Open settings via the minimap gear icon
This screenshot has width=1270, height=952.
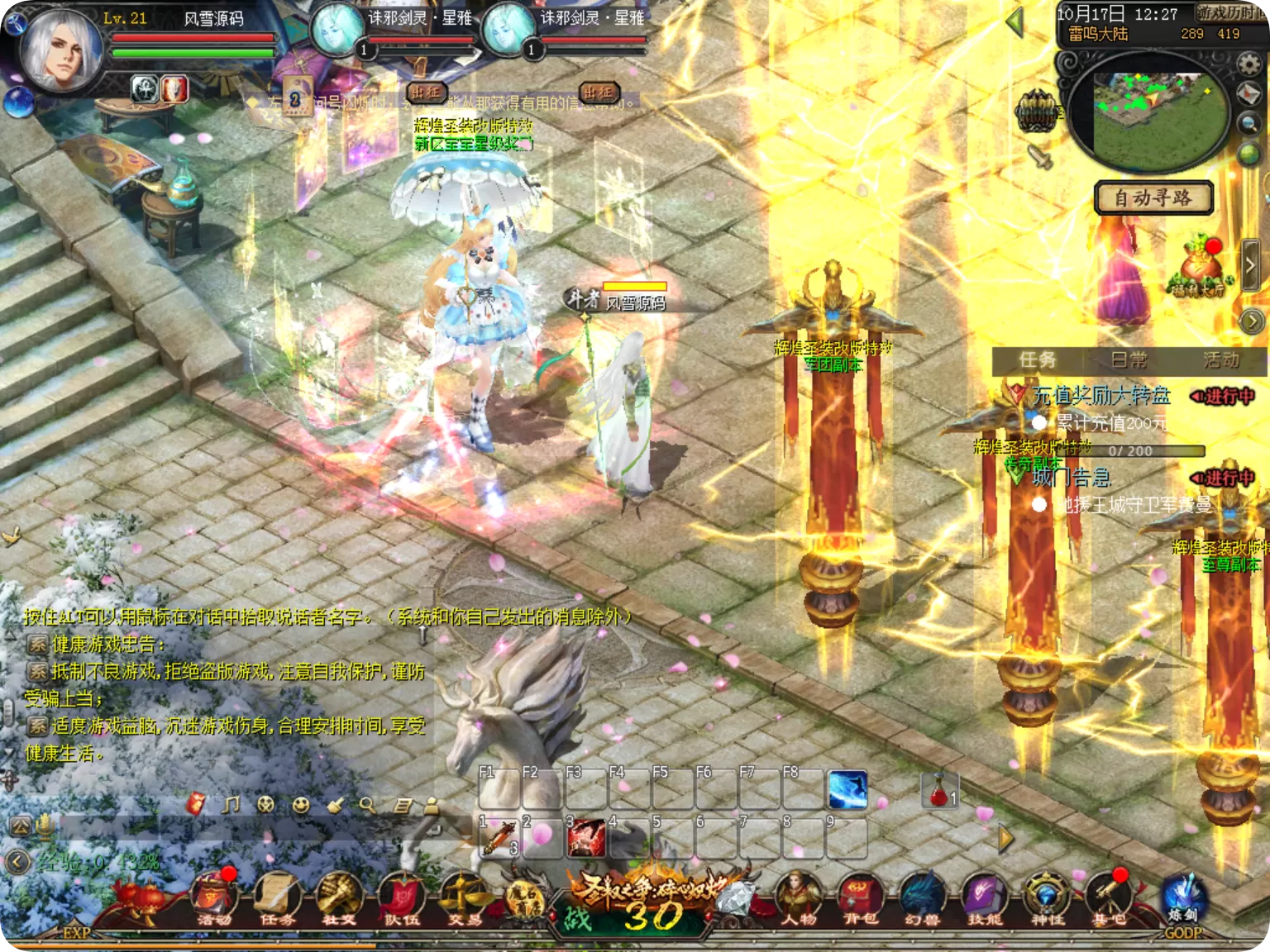(x=1249, y=64)
